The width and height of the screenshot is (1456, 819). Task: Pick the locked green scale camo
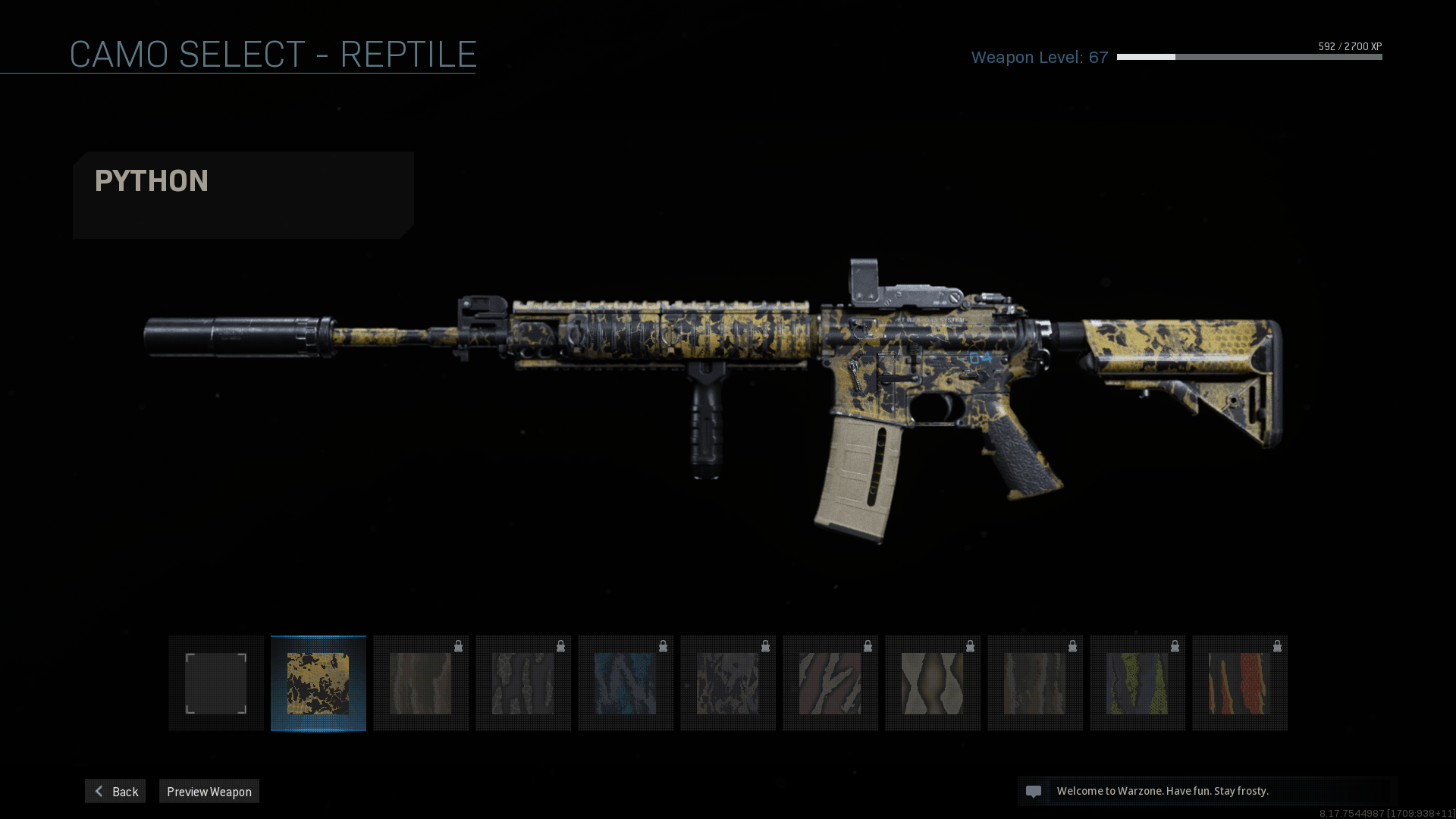1137,683
